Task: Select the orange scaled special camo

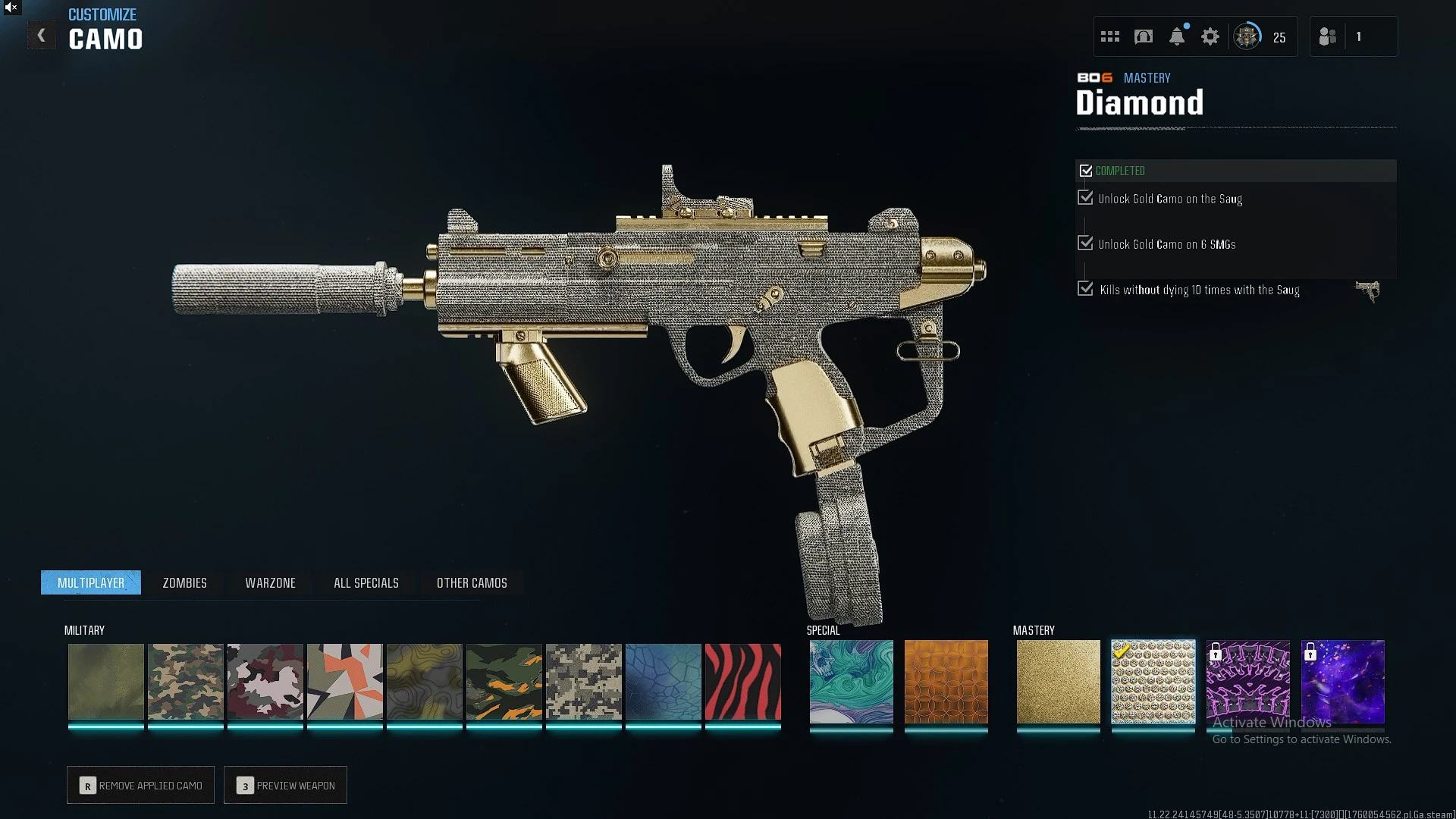Action: point(946,682)
